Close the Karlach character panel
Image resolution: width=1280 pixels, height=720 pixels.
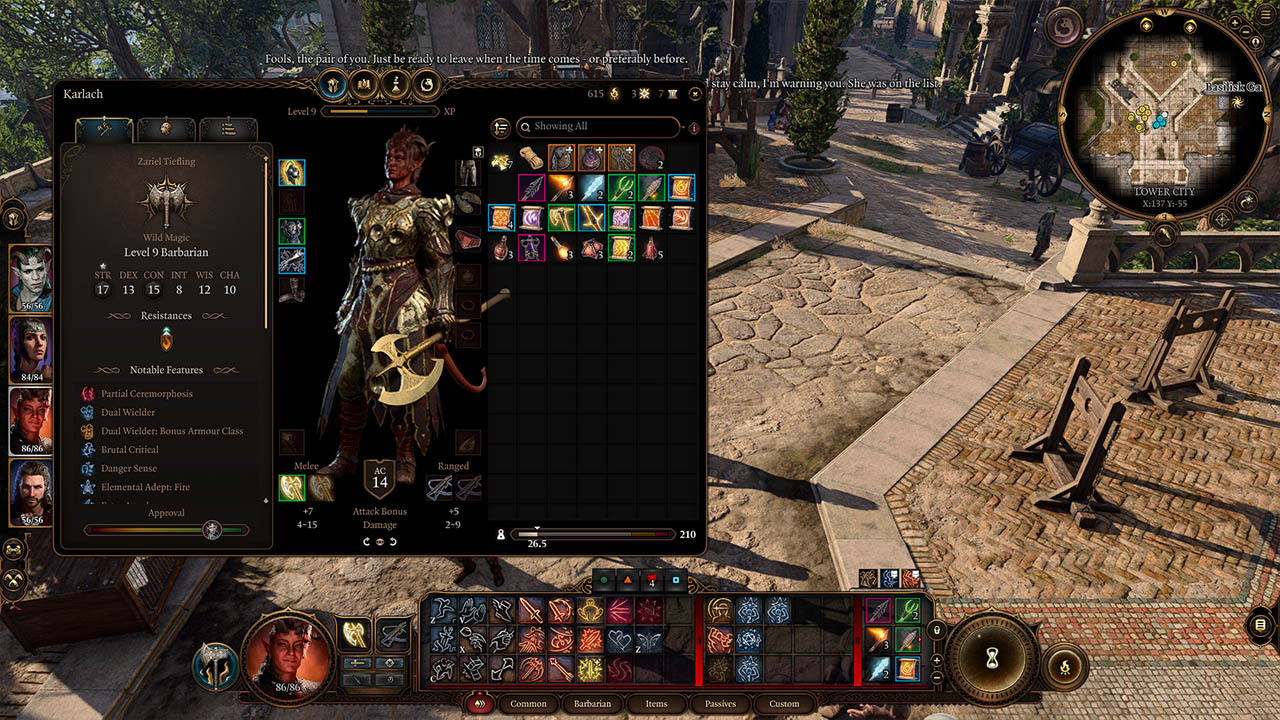pyautogui.click(x=695, y=94)
